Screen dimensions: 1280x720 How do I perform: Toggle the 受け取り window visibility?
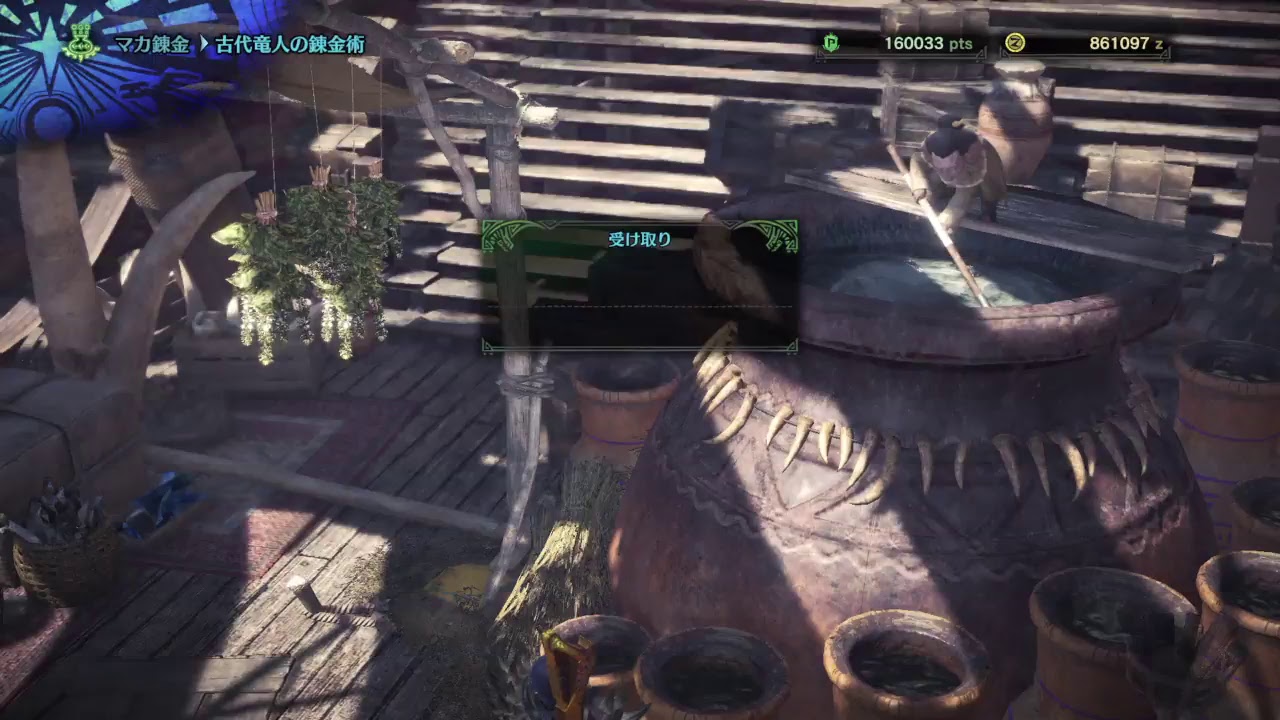coord(638,285)
